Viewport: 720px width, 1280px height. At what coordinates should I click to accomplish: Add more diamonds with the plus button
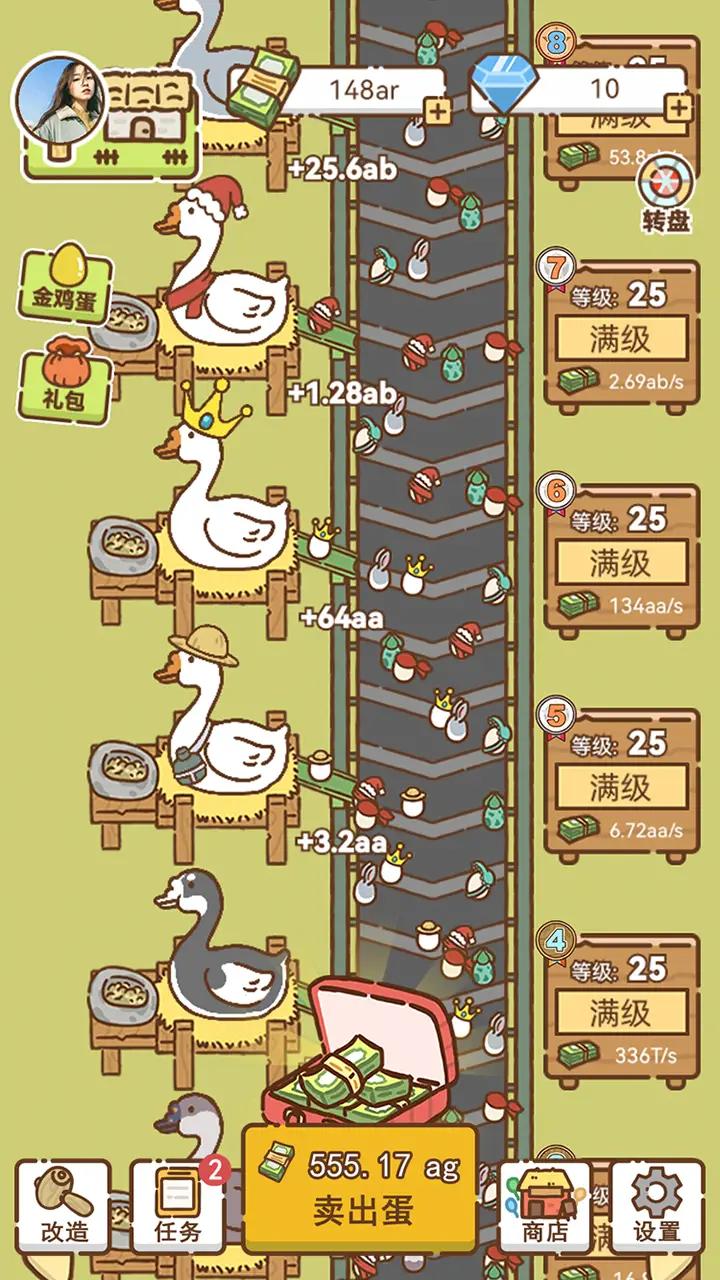coord(677,108)
